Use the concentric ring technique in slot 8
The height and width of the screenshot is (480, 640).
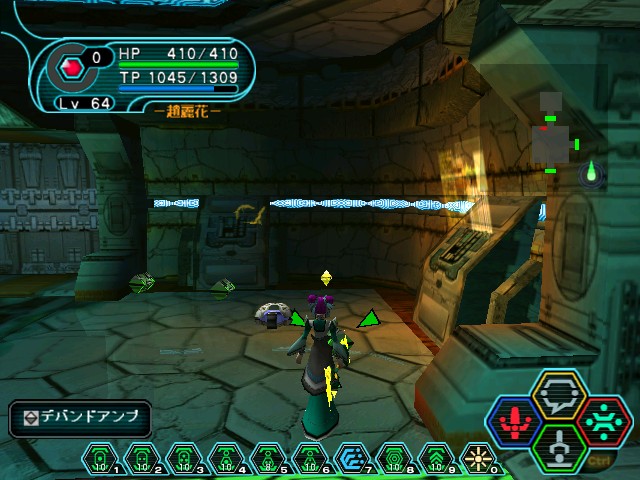(x=394, y=458)
